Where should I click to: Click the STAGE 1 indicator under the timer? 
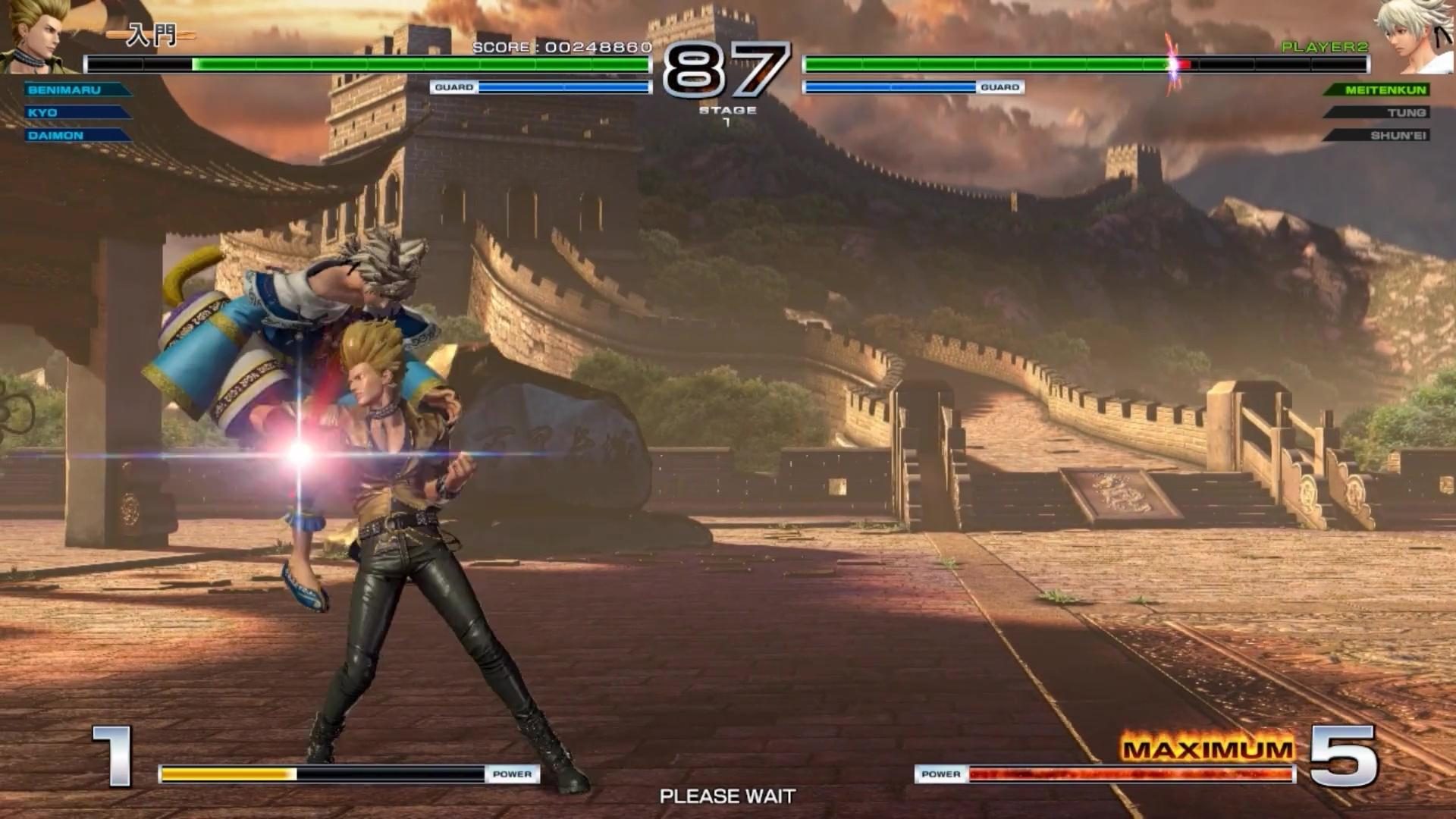tap(727, 114)
